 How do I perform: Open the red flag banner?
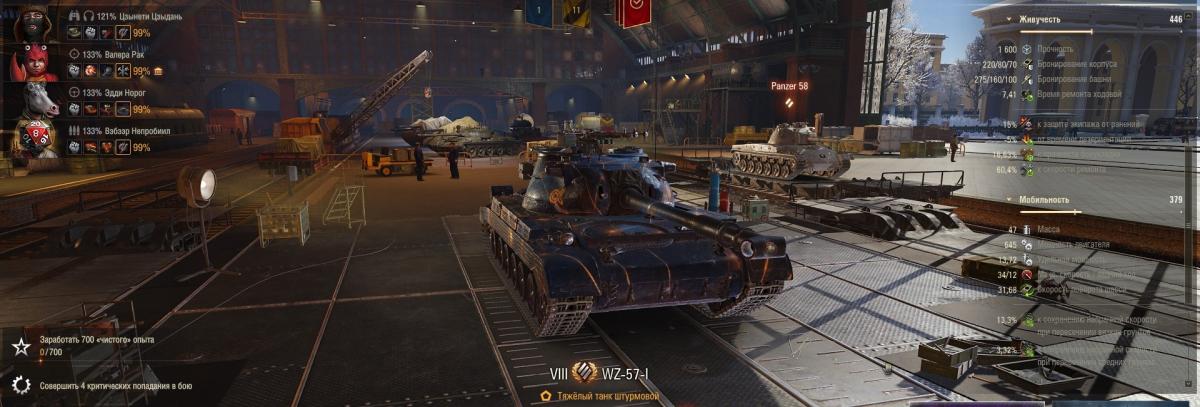tap(635, 12)
